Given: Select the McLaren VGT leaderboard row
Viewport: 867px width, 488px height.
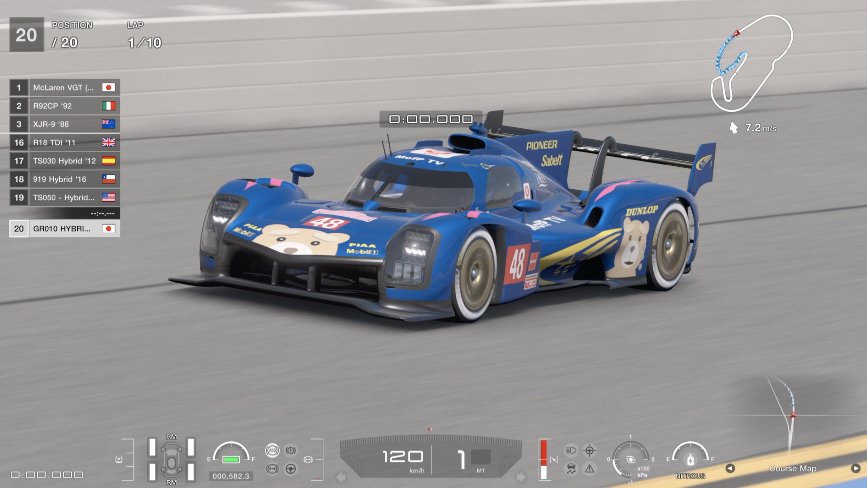Looking at the screenshot, I should 65,87.
